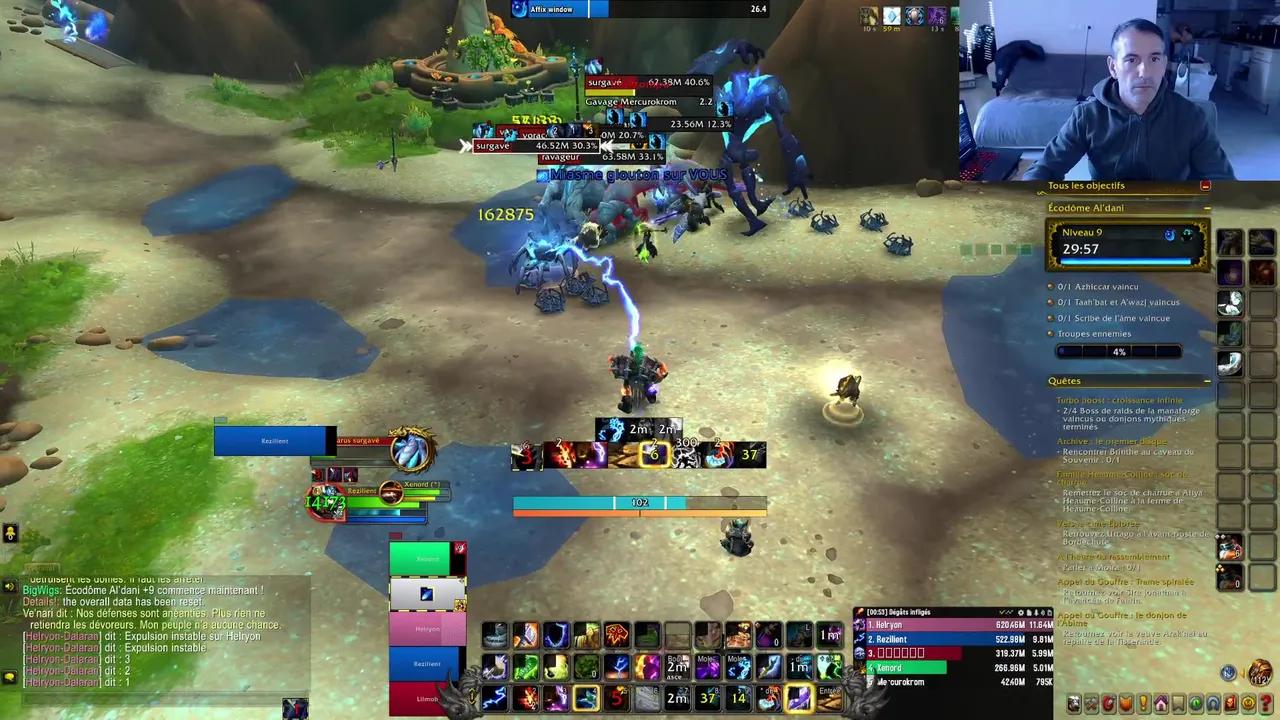Activate the ability showing 37 charges
Image resolution: width=1280 pixels, height=720 pixels.
(709, 698)
